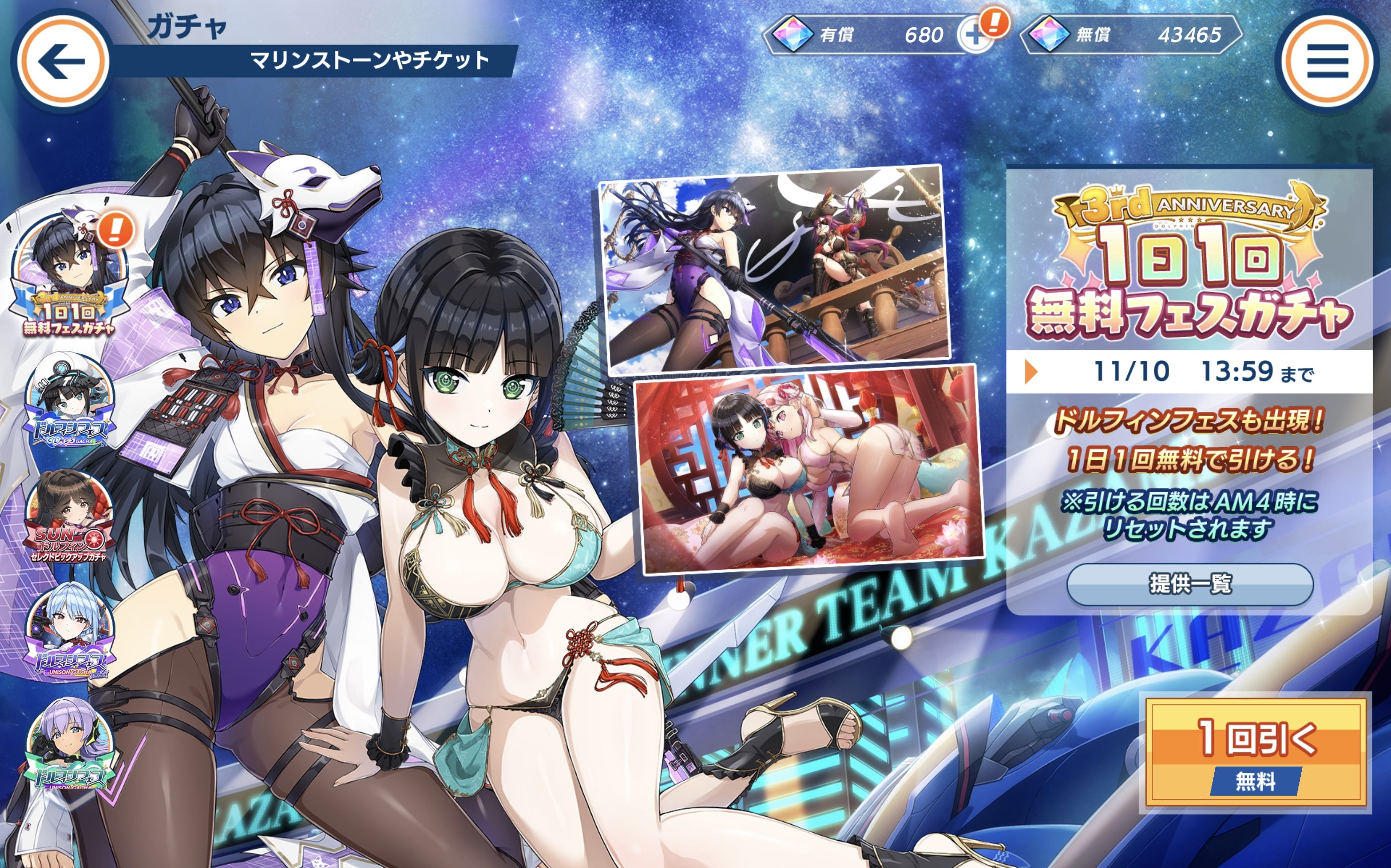The image size is (1391, 868).
Task: Add paid stones with the plus button
Action: [x=975, y=36]
